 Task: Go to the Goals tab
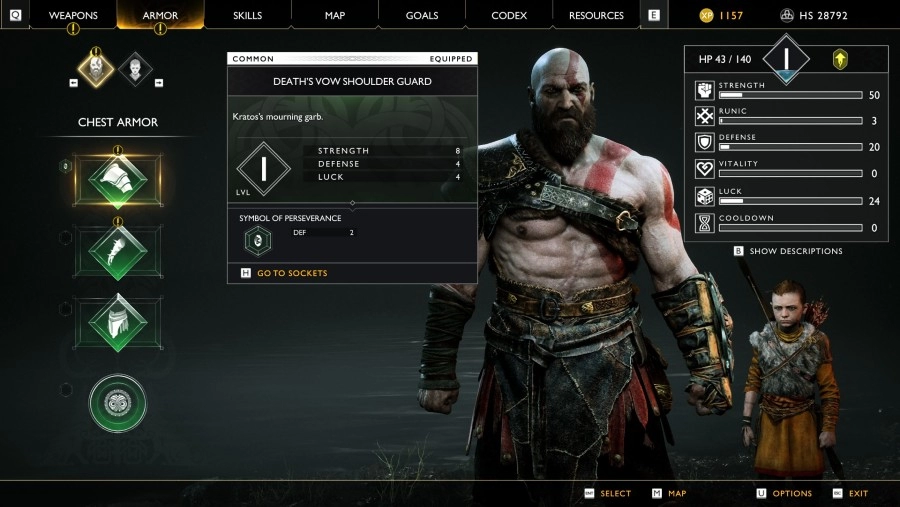pyautogui.click(x=422, y=15)
